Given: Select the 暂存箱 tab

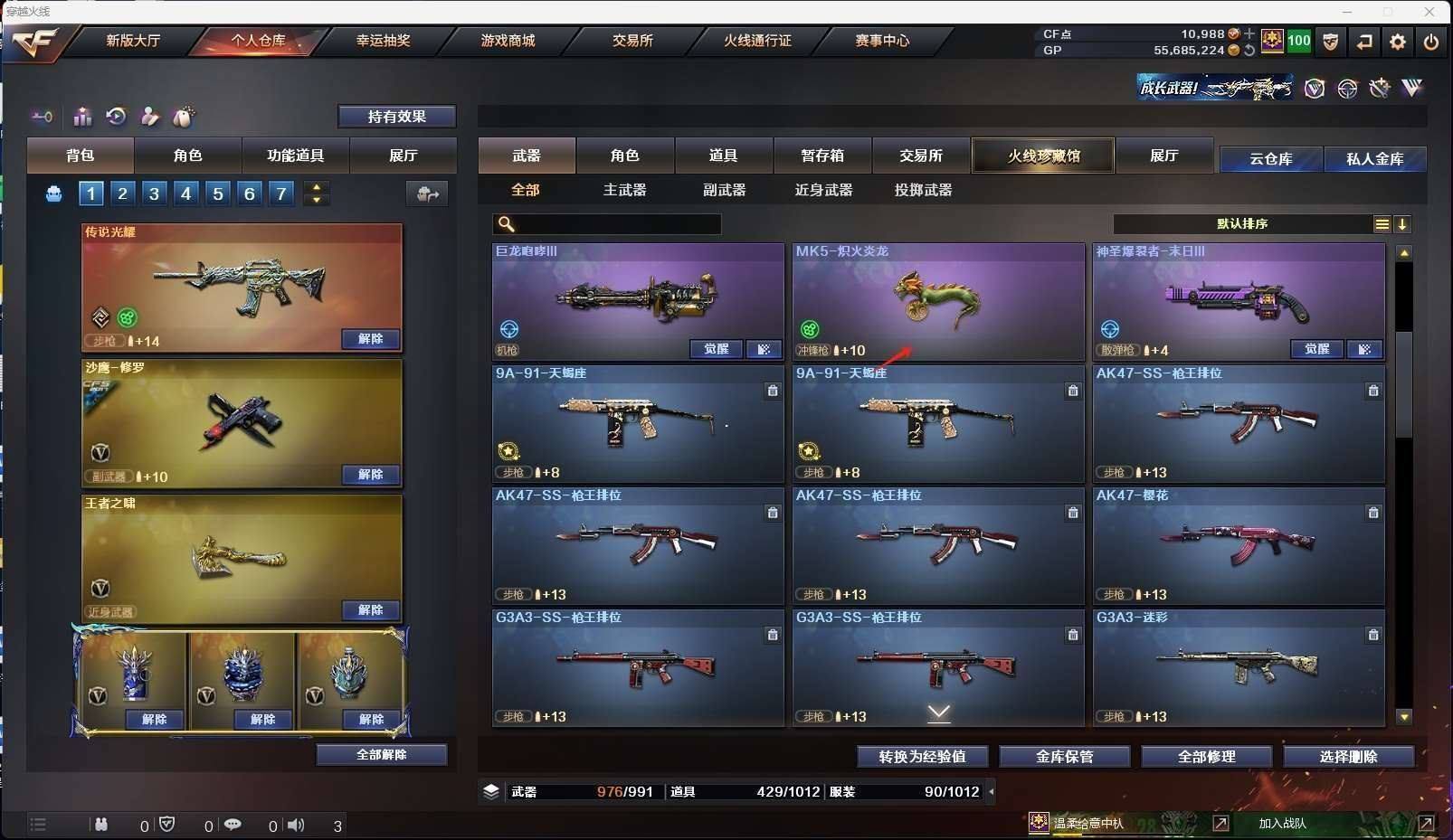Looking at the screenshot, I should coord(822,156).
